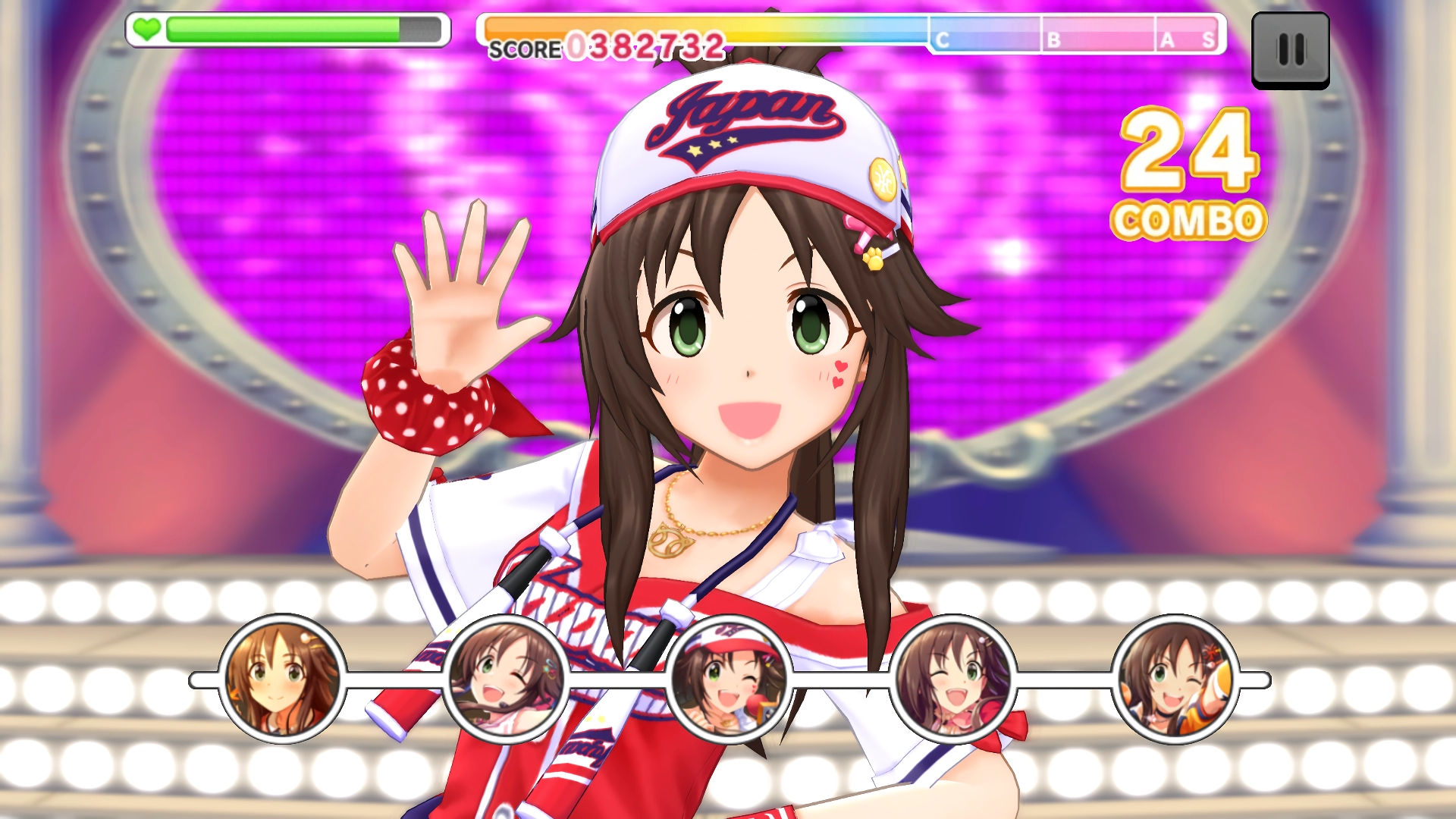Viewport: 1456px width, 819px height.
Task: Tap the winking idol in orange outfit
Action: coord(1175,679)
